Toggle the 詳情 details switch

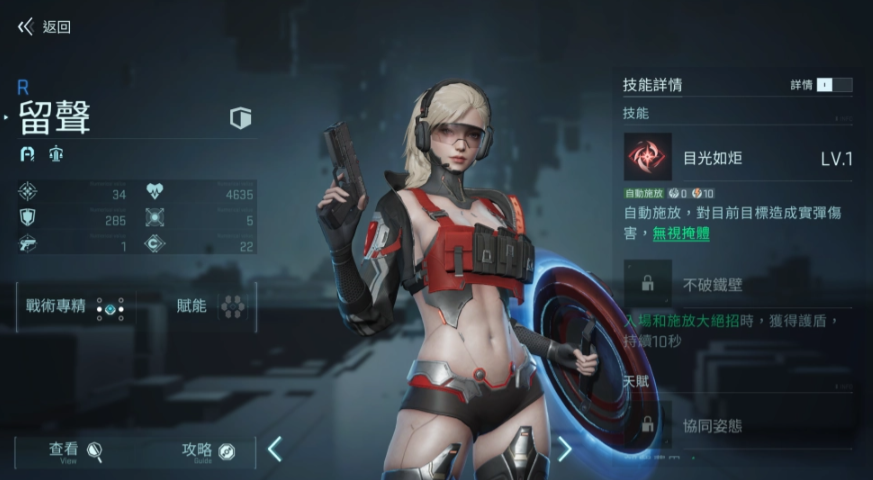(834, 85)
